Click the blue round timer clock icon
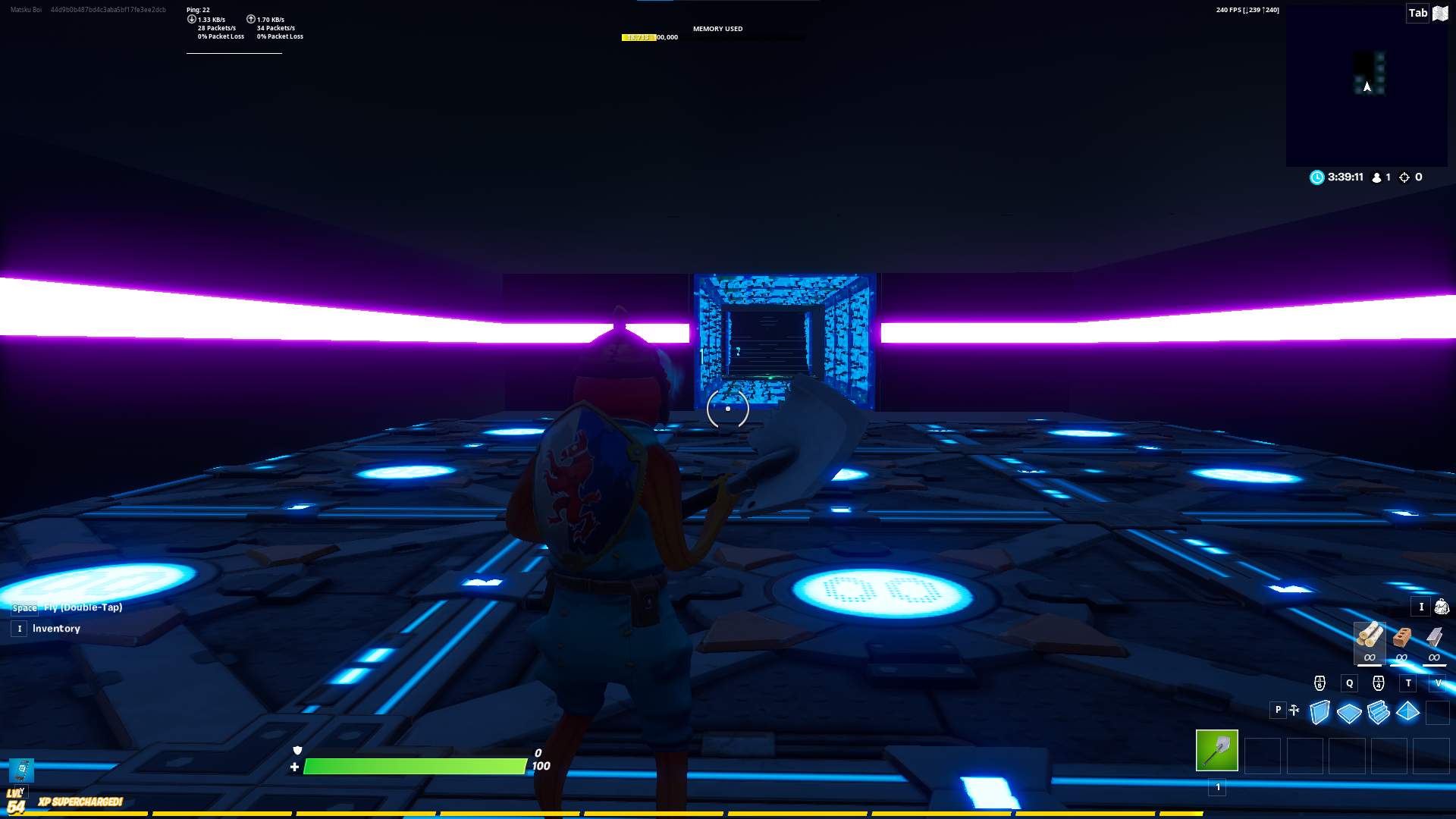Screen dimensions: 1456x819 (x=1317, y=177)
